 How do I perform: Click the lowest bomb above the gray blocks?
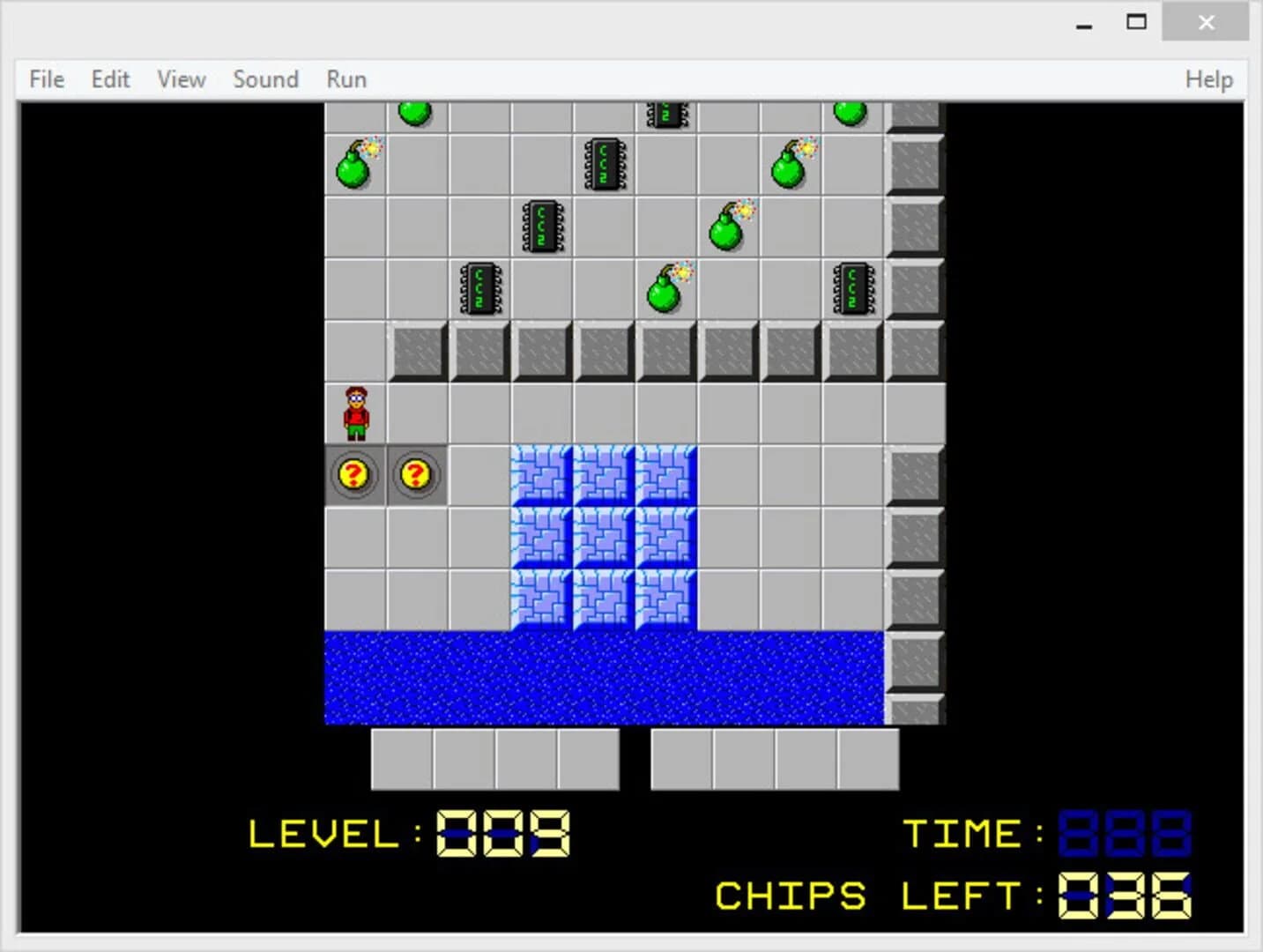click(x=664, y=289)
